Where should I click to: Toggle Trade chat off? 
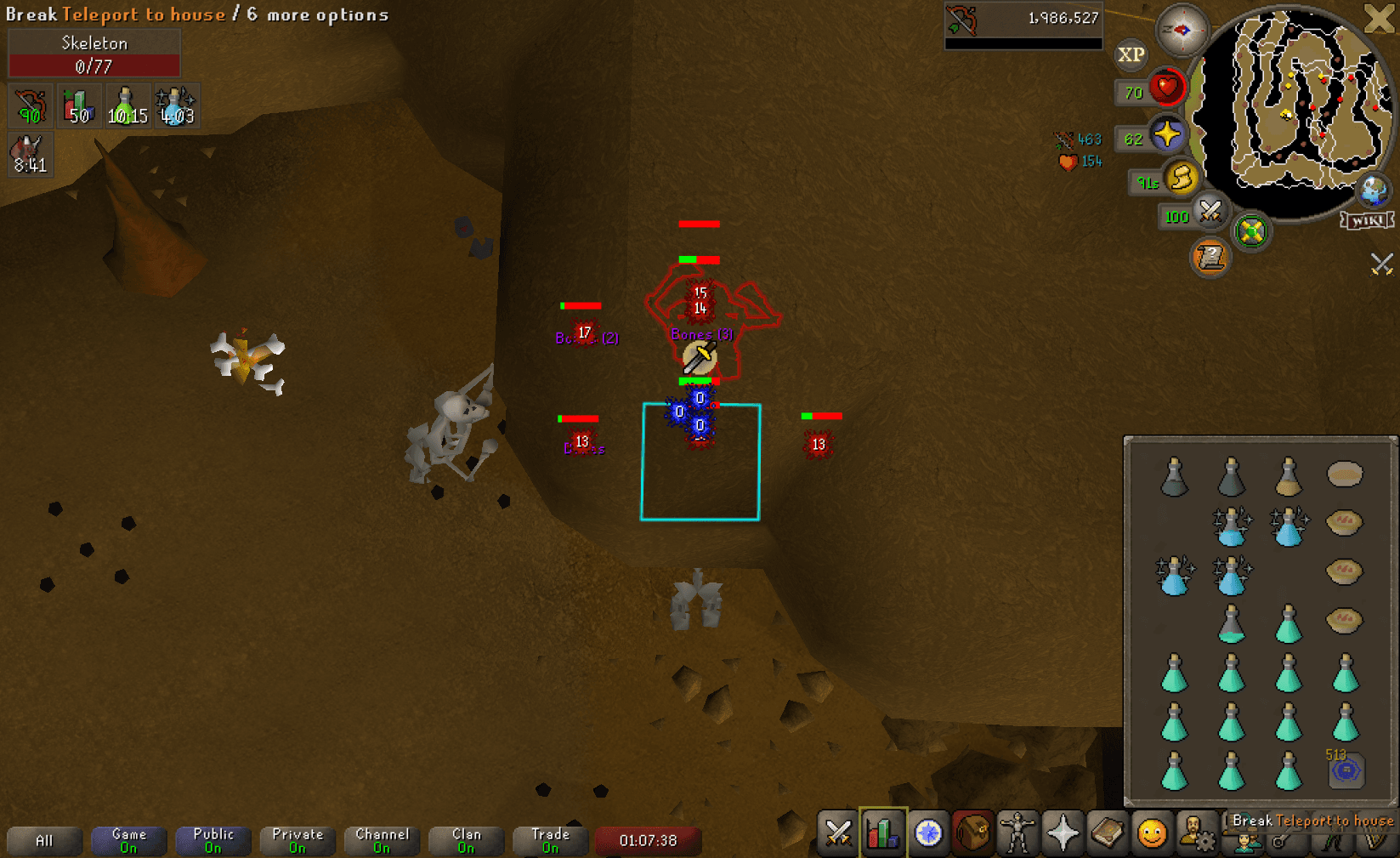coord(550,840)
